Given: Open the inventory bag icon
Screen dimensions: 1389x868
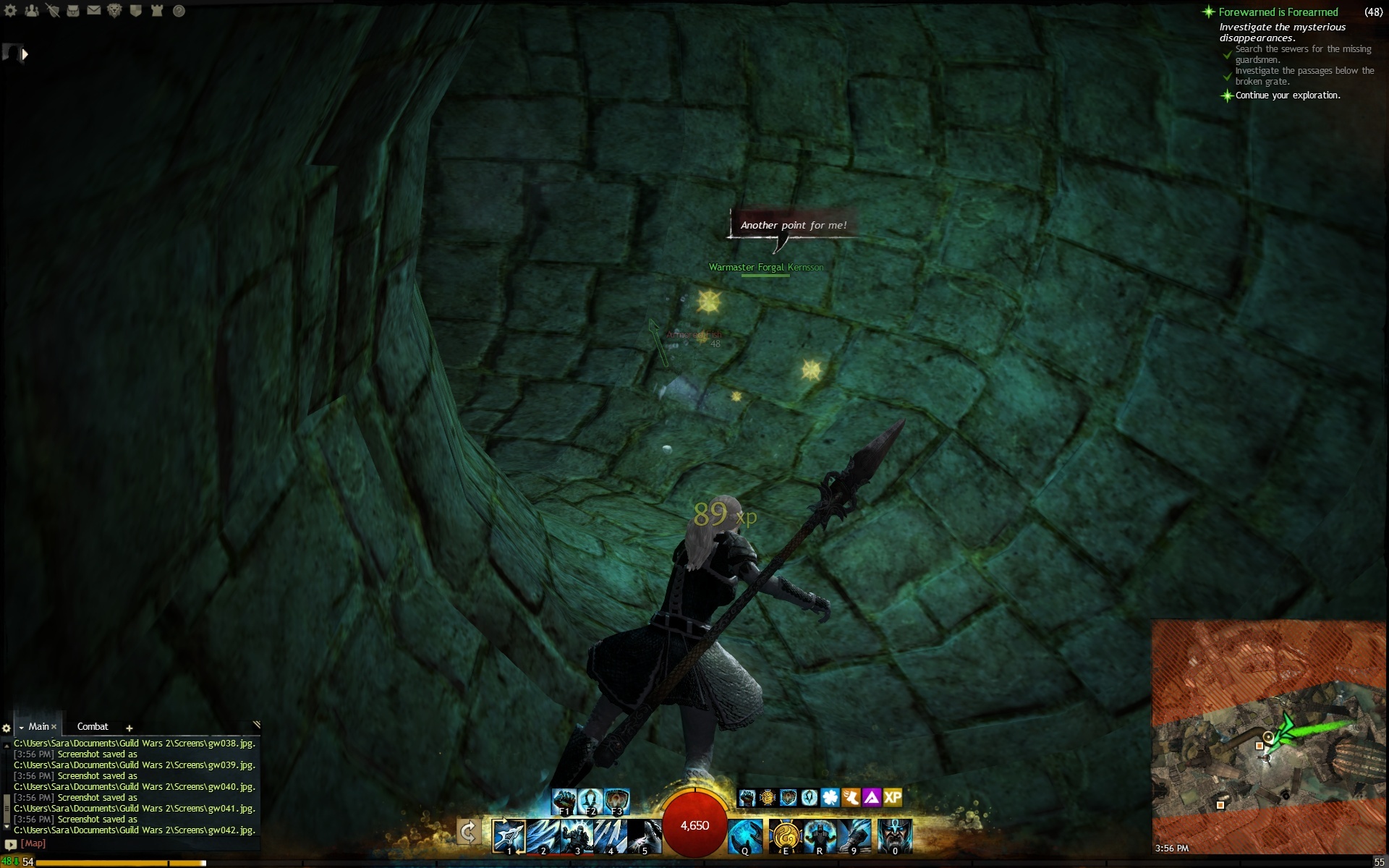Looking at the screenshot, I should pyautogui.click(x=73, y=11).
